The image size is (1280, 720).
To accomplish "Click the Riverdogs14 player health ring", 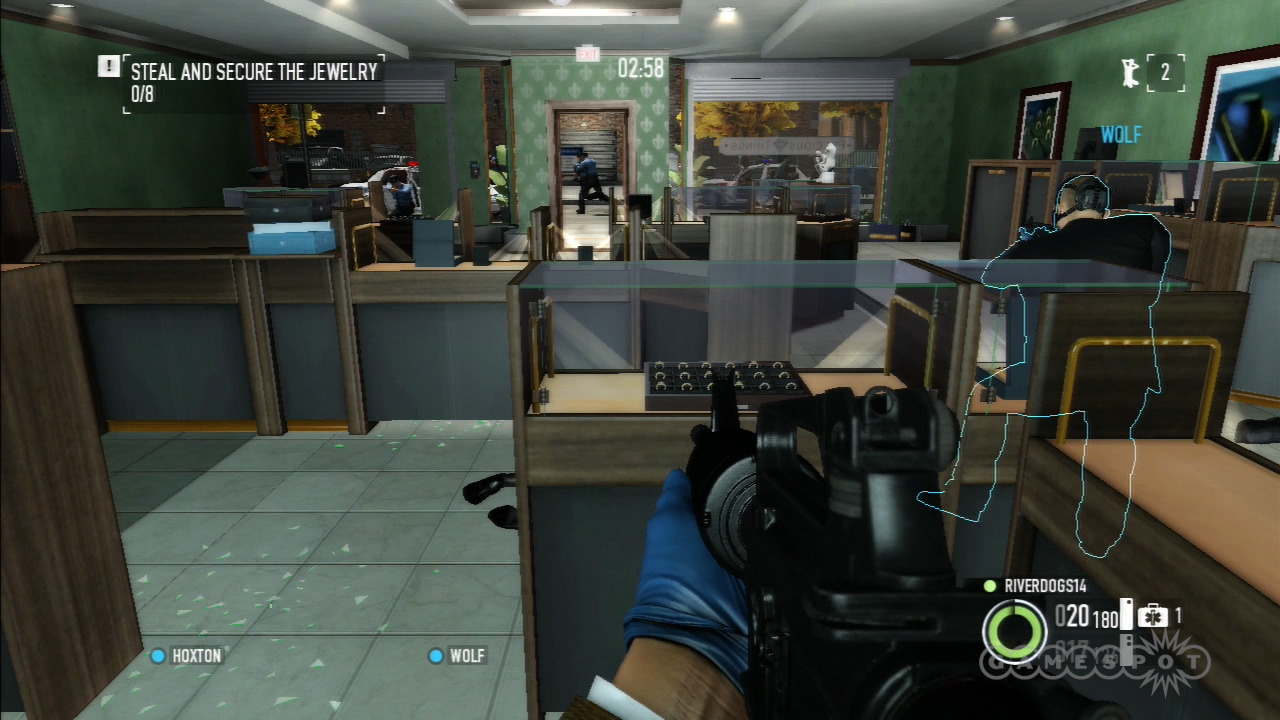I will [x=1015, y=632].
